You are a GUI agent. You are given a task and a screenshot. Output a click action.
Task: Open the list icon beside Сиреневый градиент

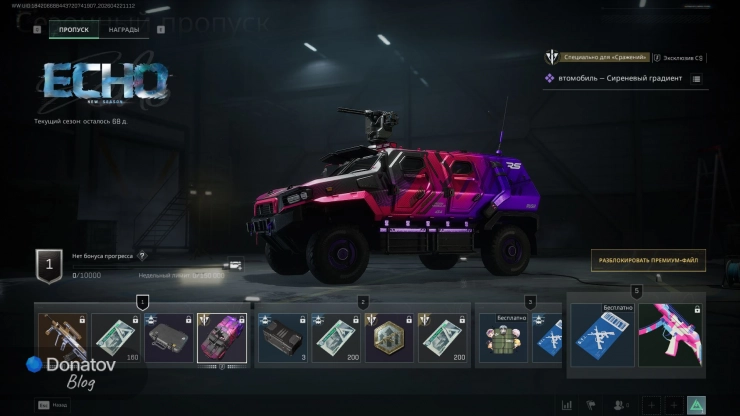(x=696, y=78)
